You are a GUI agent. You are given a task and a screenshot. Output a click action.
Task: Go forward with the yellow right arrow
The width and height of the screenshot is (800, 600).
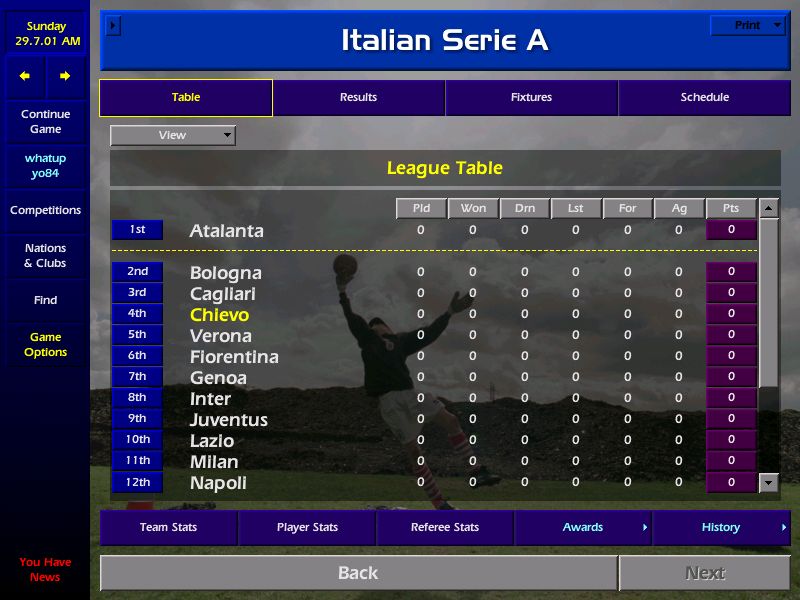[x=65, y=76]
